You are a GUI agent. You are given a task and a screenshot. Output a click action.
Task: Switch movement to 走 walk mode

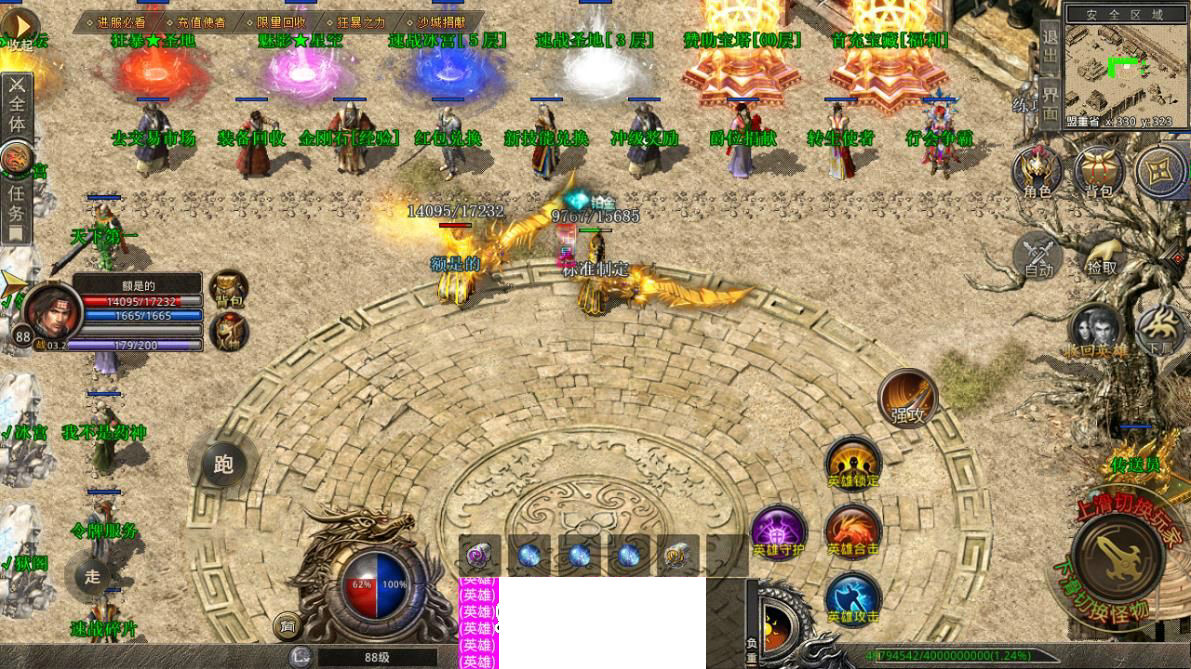point(92,575)
